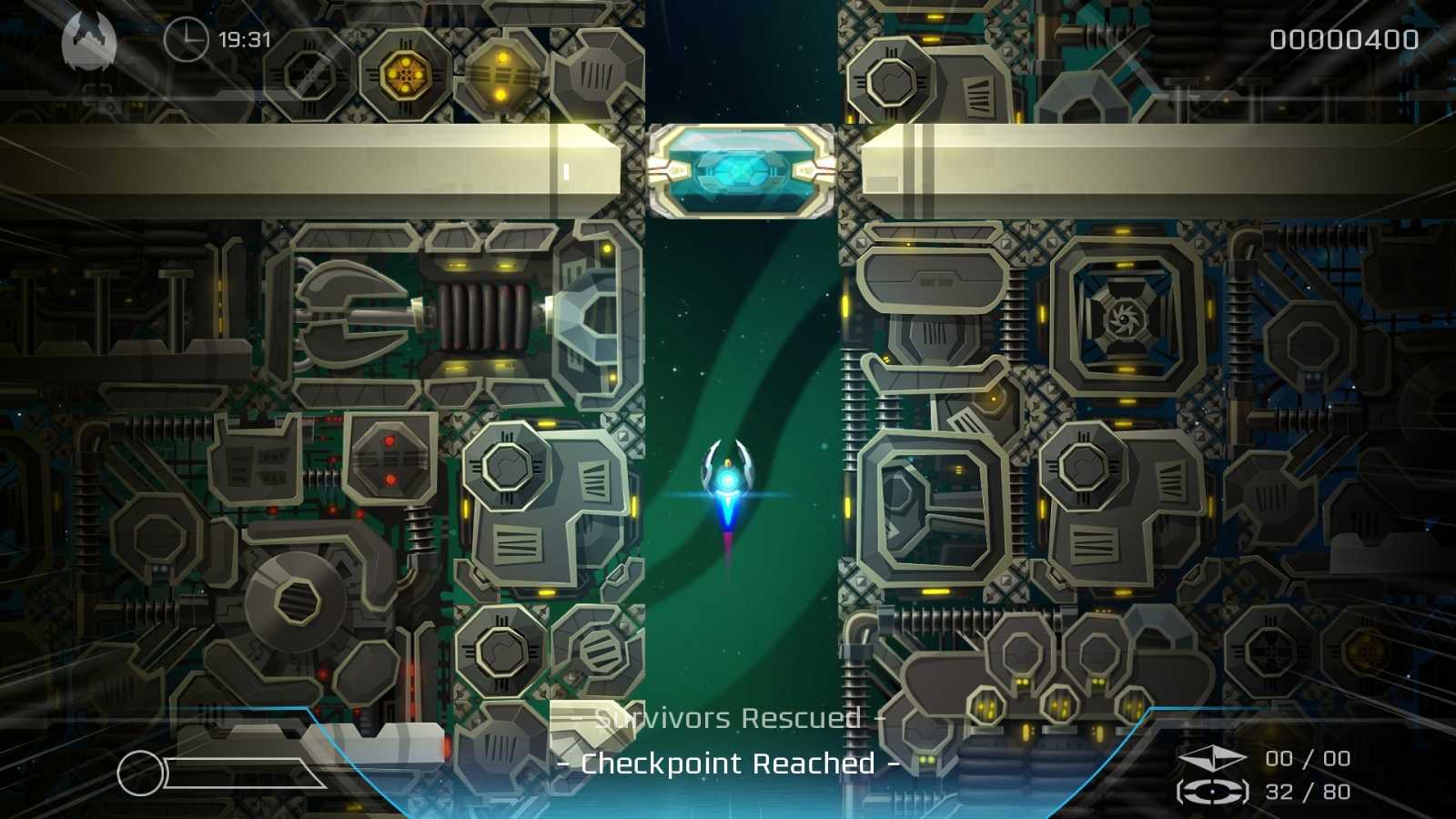Click the timer showing 19:31

coord(239,40)
